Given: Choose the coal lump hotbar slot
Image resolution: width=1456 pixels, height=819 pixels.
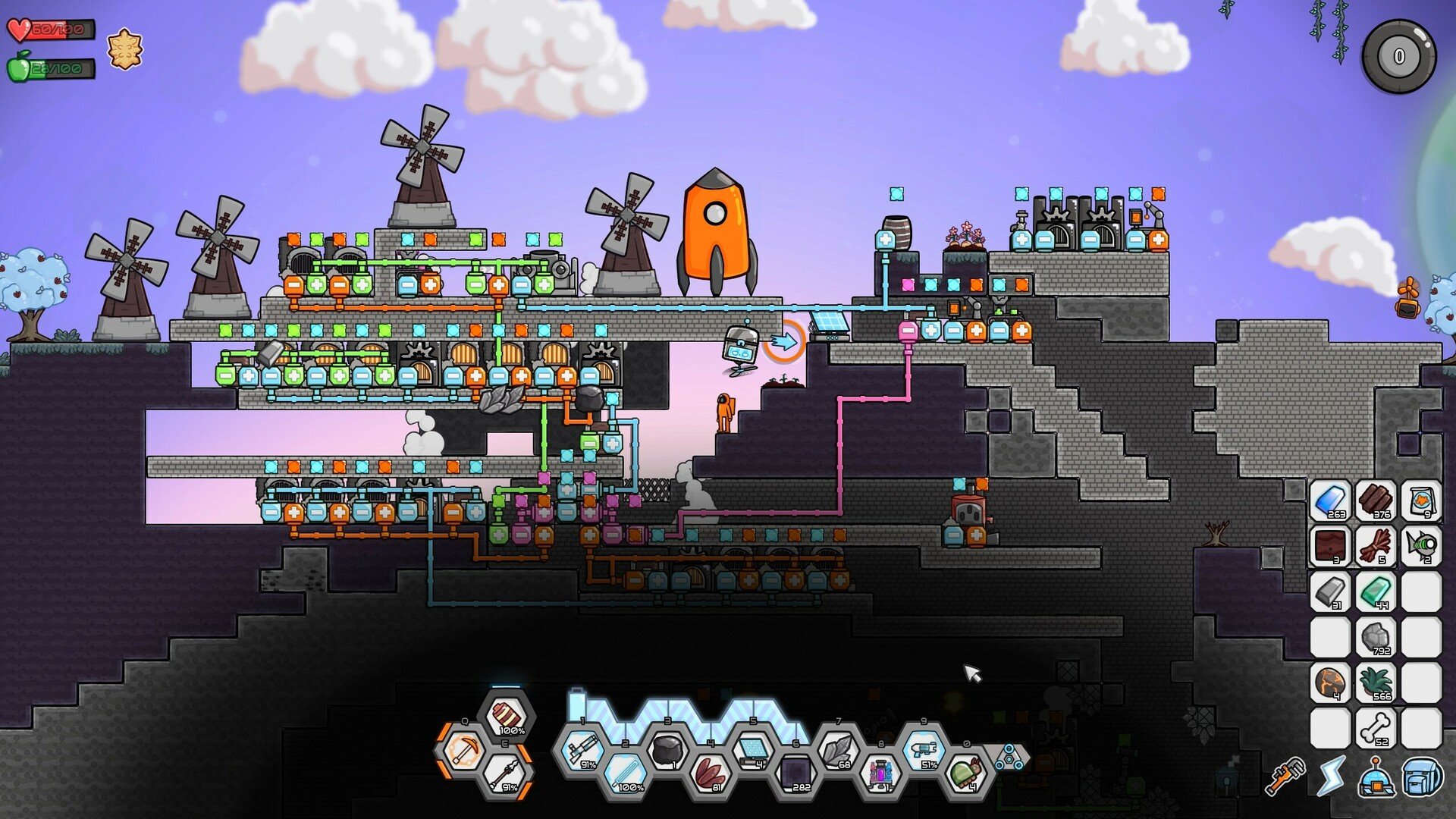Looking at the screenshot, I should click(x=667, y=751).
